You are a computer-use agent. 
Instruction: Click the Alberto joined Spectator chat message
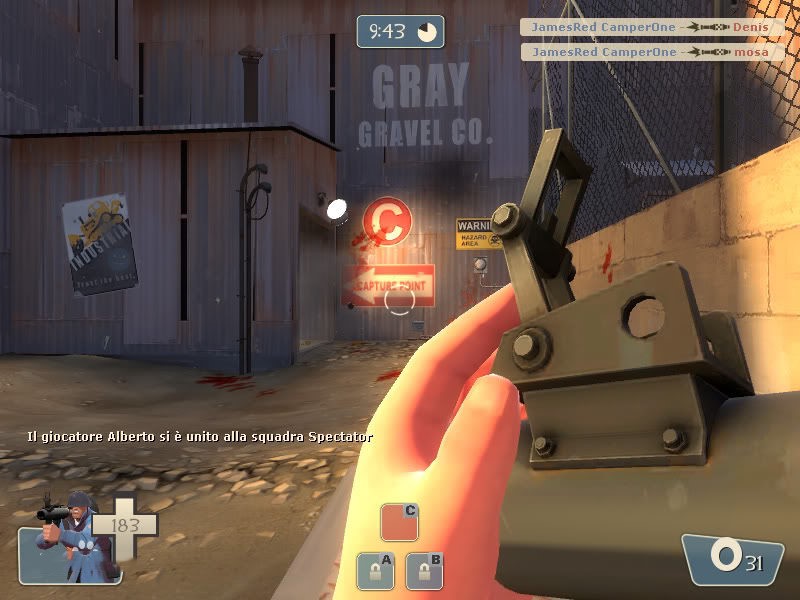200,437
